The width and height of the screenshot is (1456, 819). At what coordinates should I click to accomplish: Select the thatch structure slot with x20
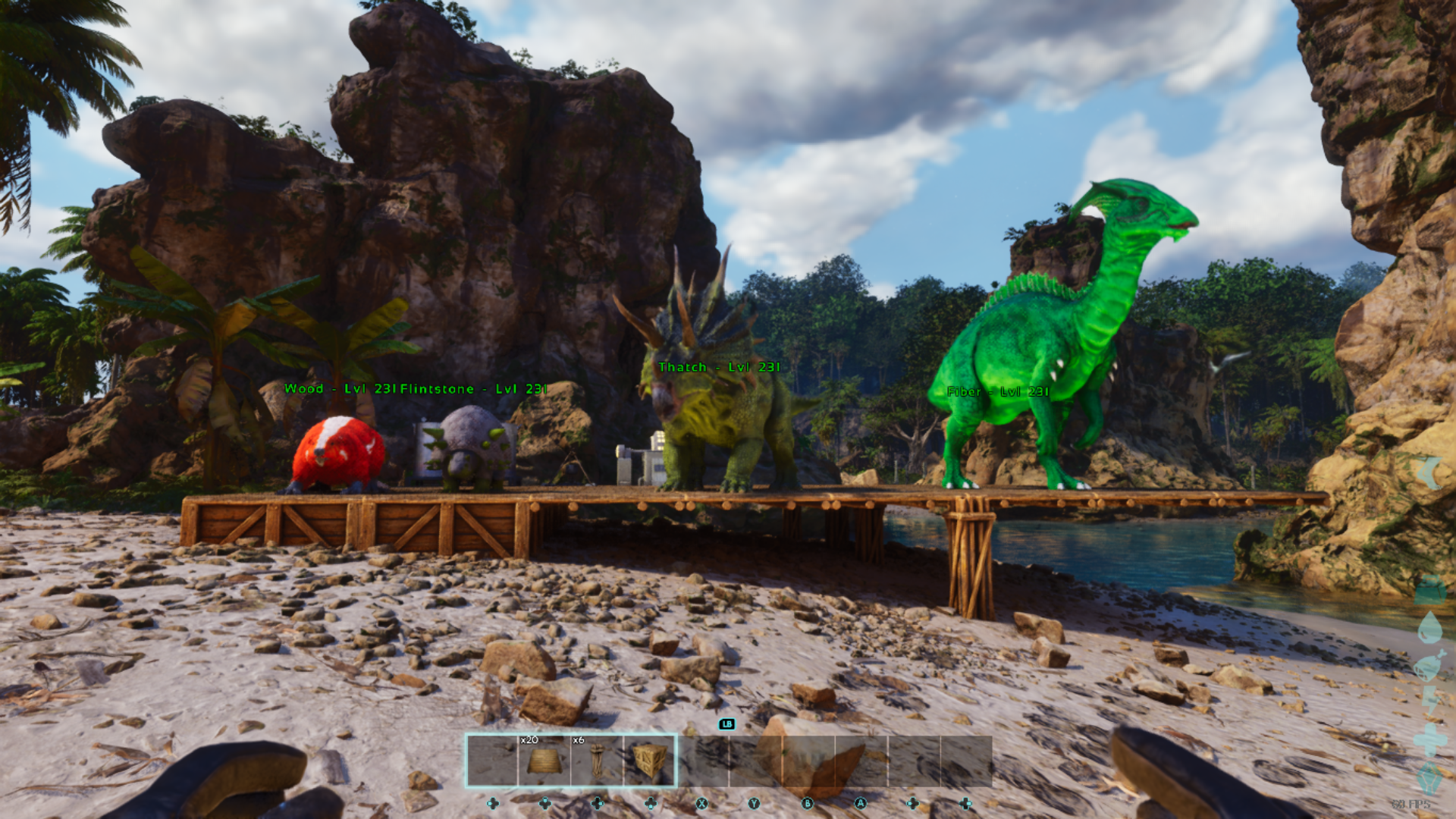coord(544,760)
